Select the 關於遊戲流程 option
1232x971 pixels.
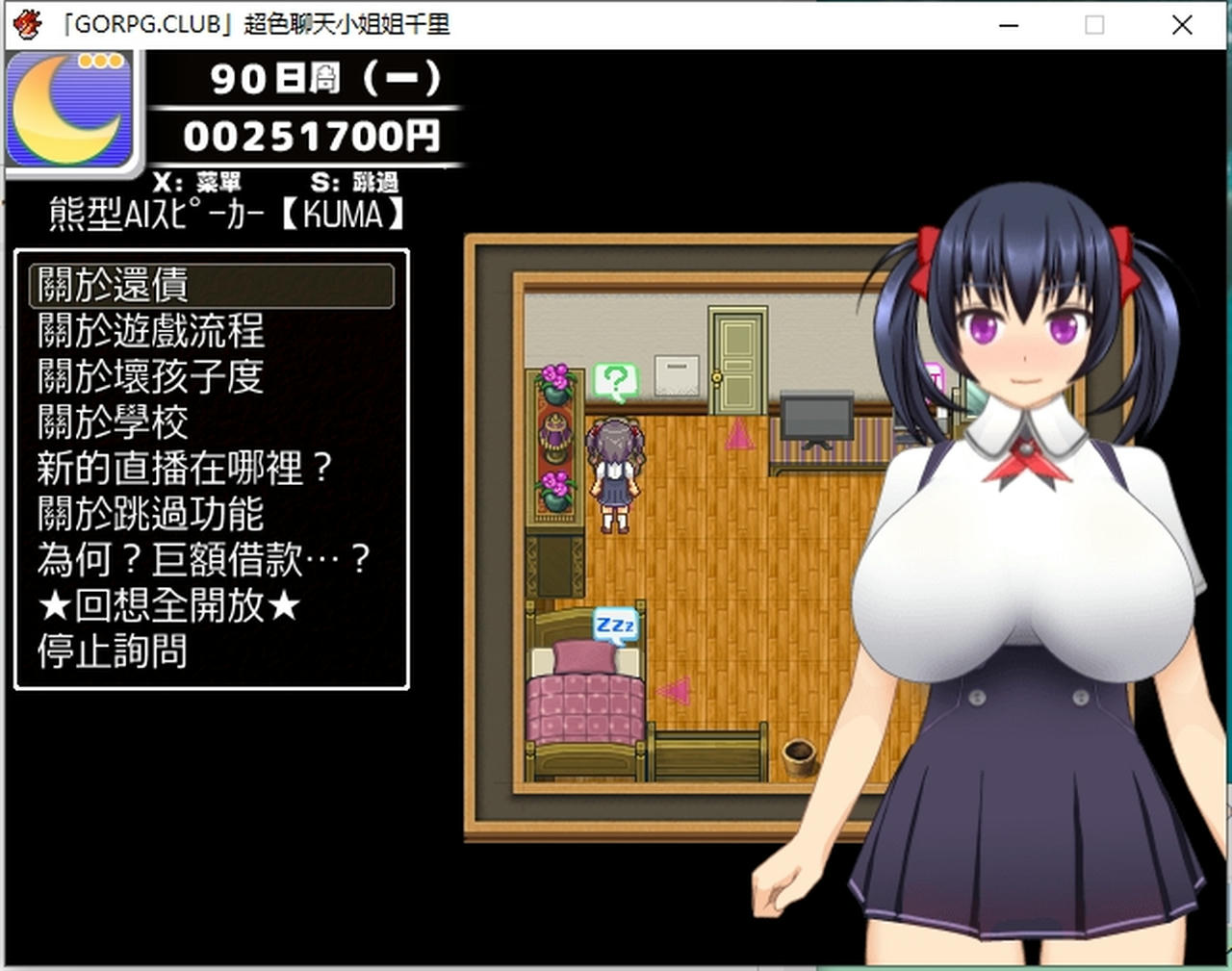(x=150, y=331)
